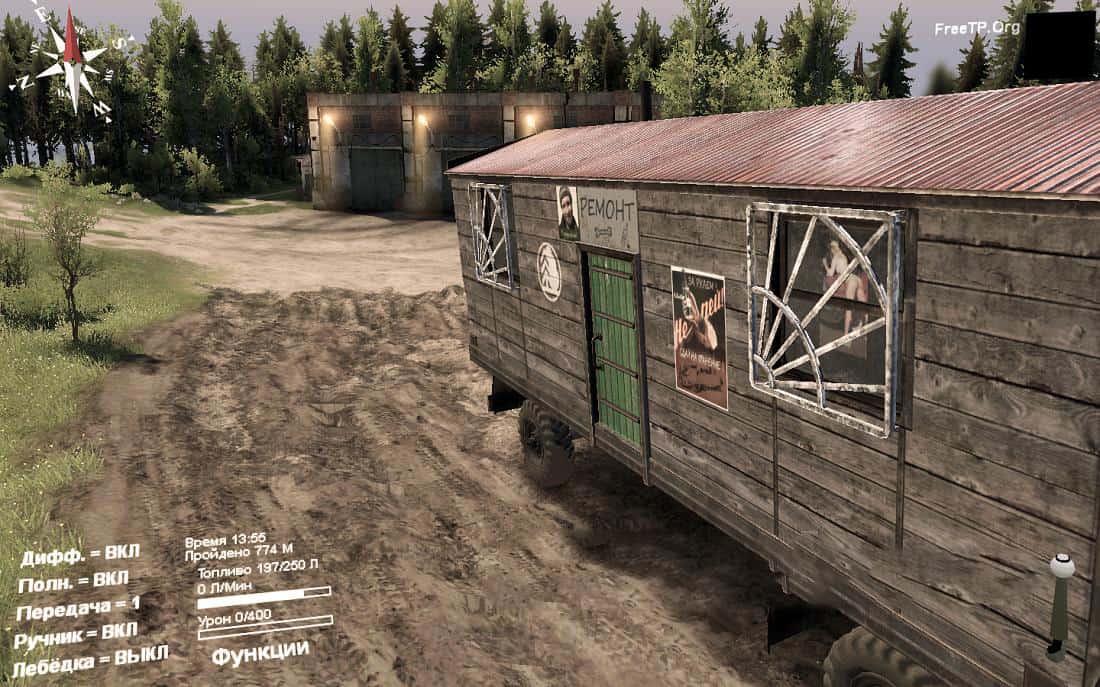Click the gear shifter knob

[x=1061, y=567]
